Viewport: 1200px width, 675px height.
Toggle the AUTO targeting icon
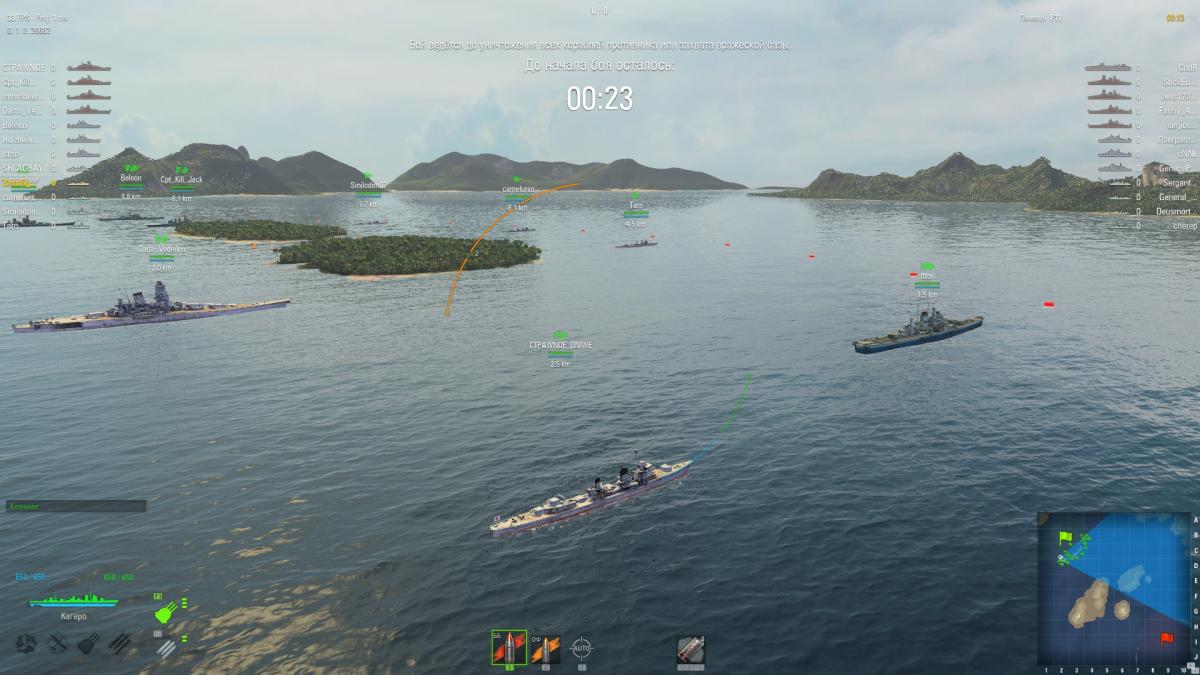(581, 648)
